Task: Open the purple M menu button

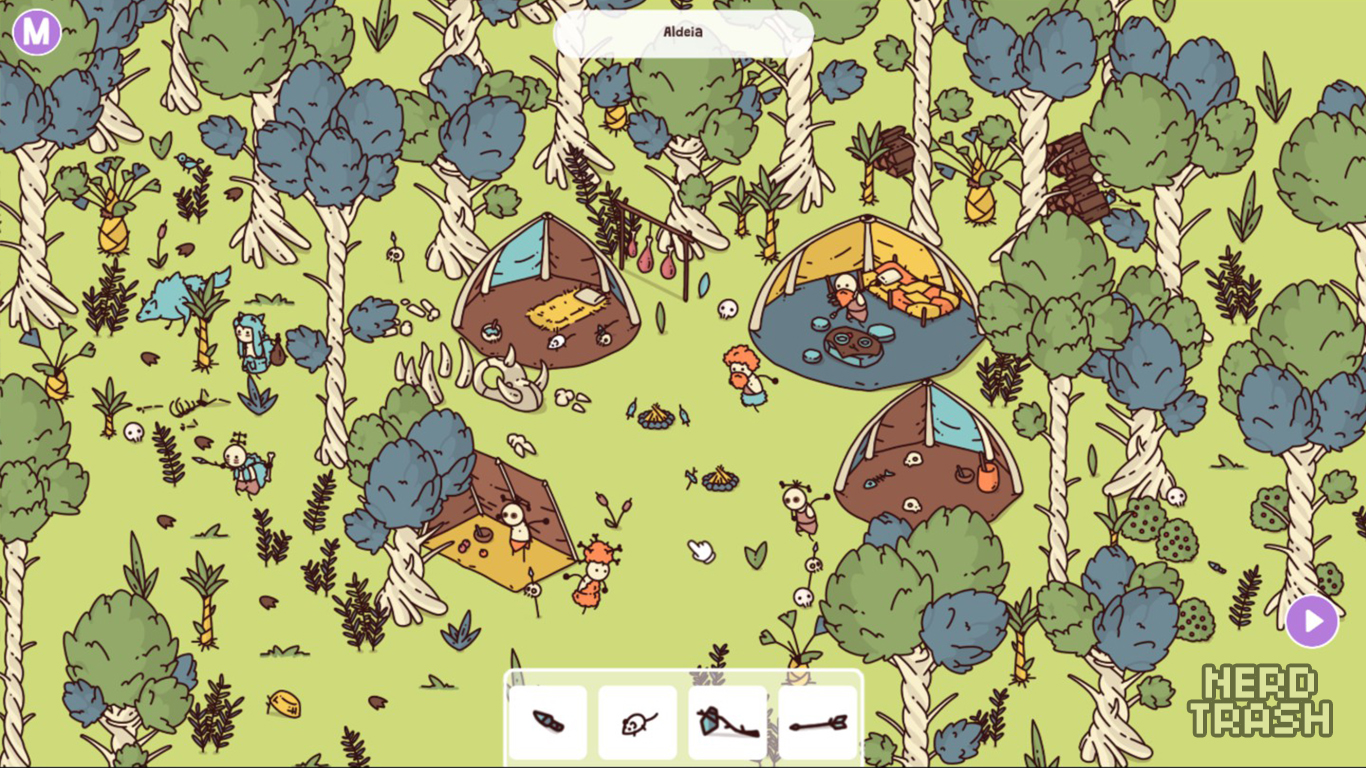Action: 37,32
